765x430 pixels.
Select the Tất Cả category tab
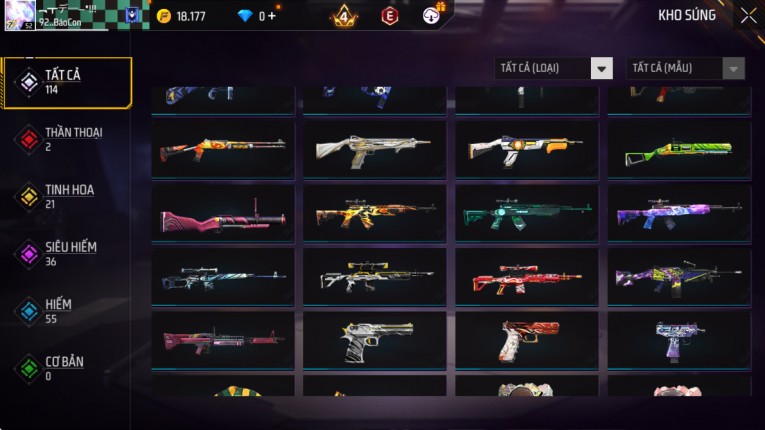coord(66,82)
